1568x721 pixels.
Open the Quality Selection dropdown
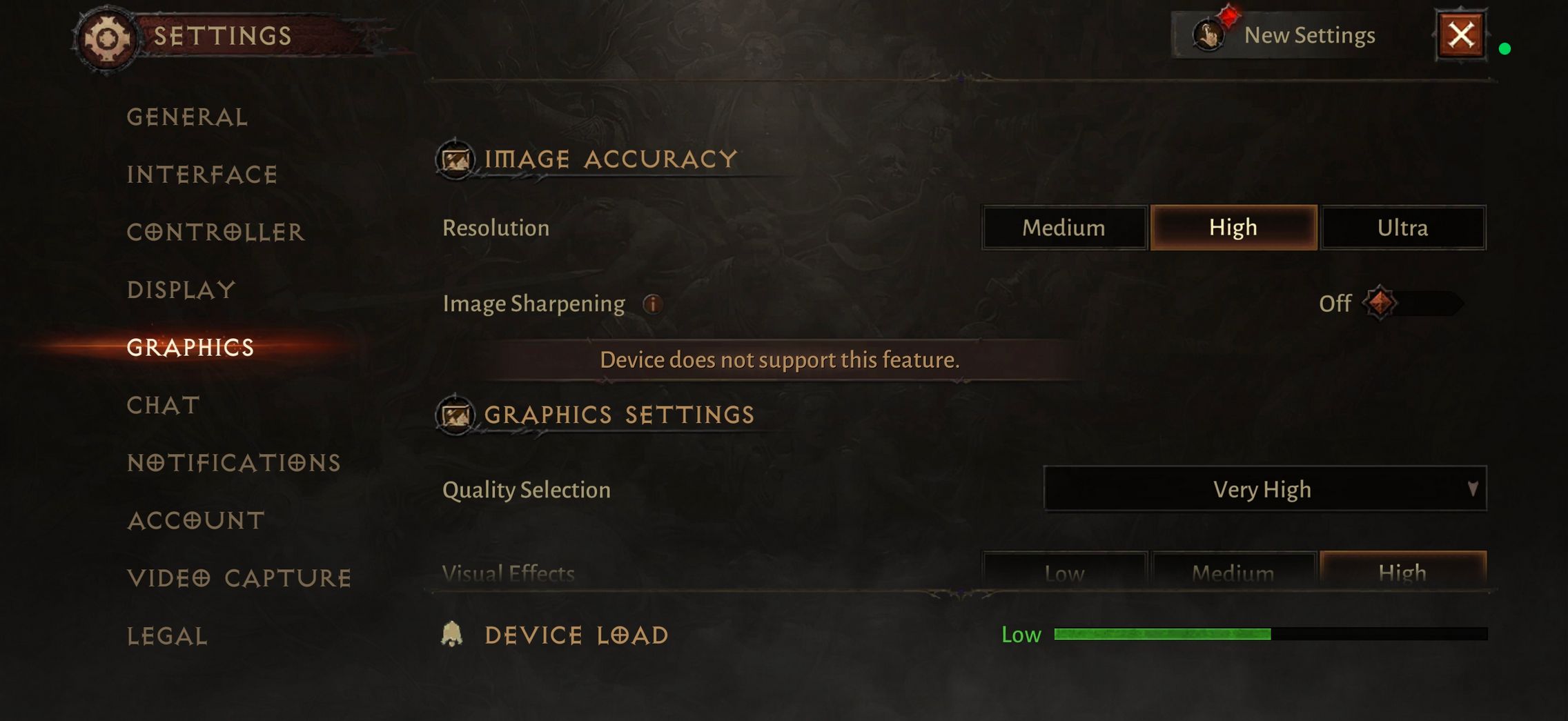tap(1264, 489)
